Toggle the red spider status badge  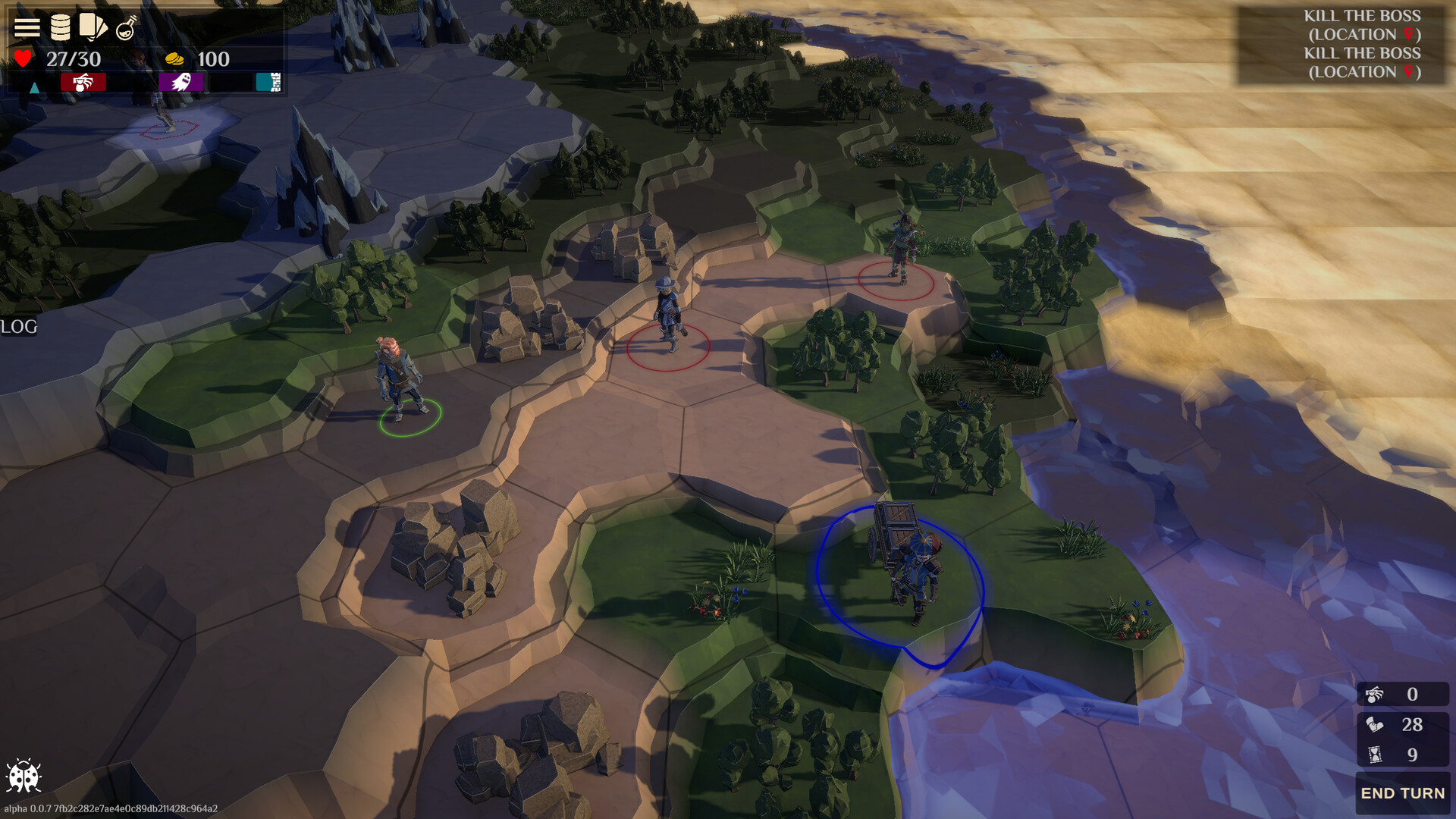(x=83, y=82)
